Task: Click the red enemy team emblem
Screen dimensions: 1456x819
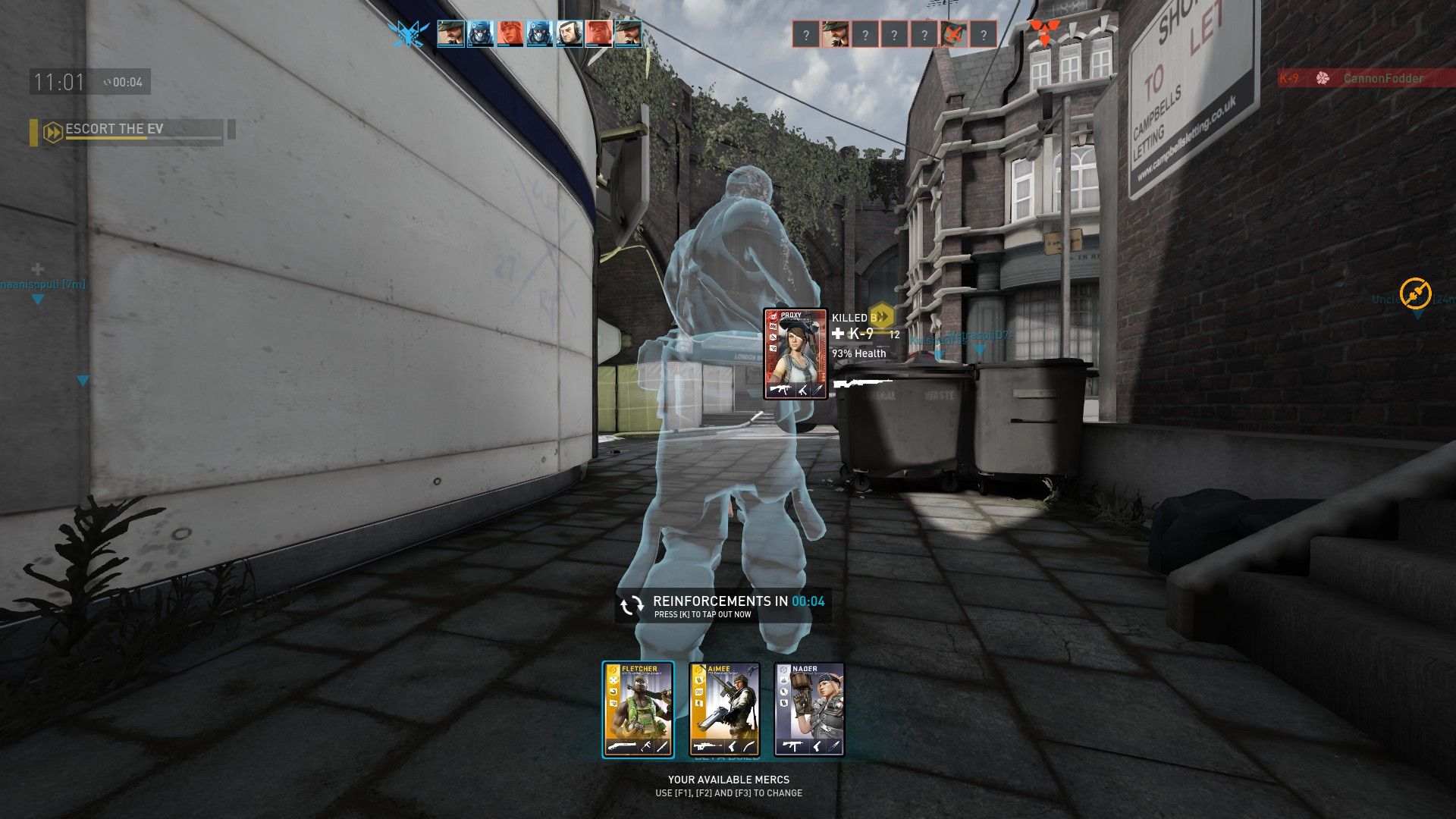Action: click(x=1044, y=33)
